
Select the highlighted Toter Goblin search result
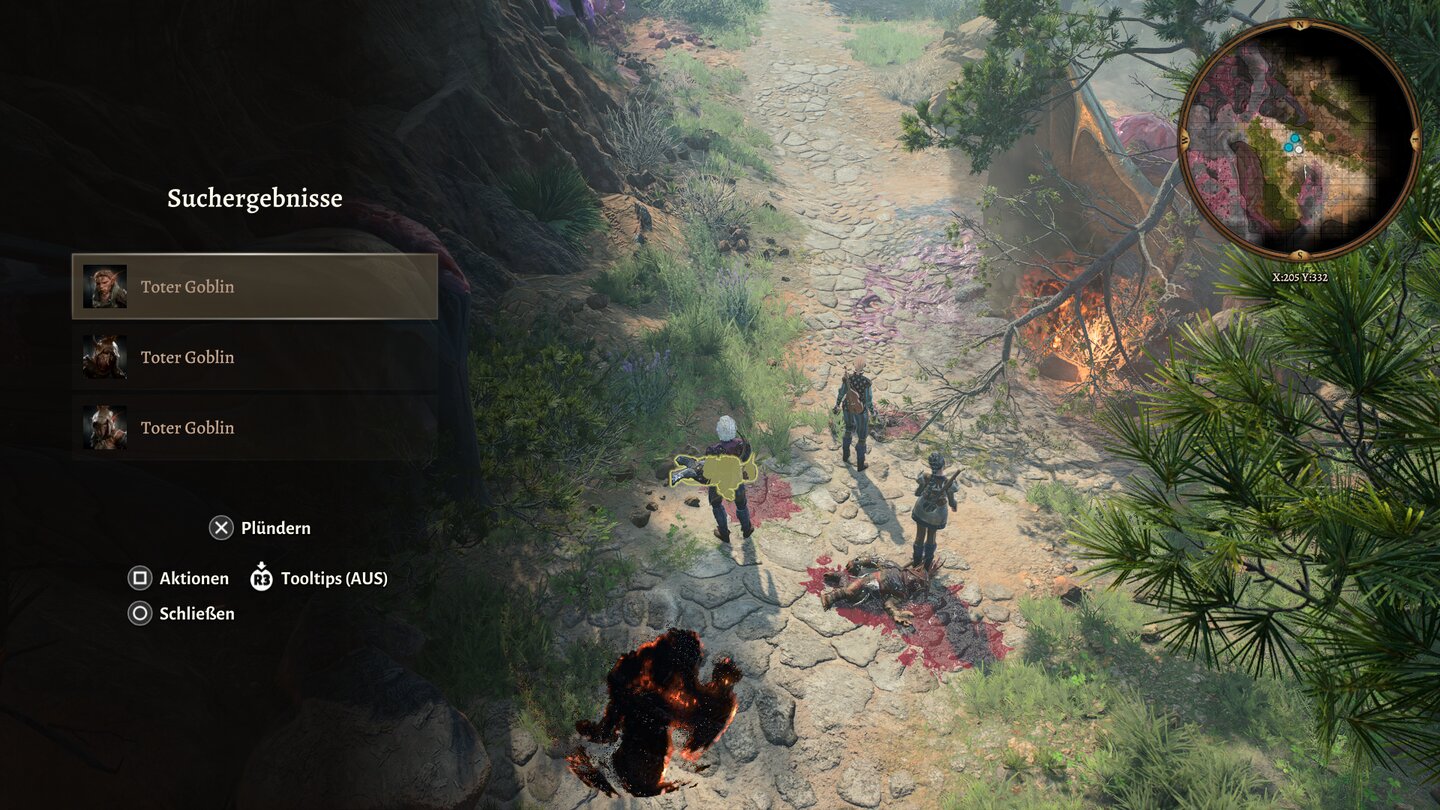coord(255,287)
